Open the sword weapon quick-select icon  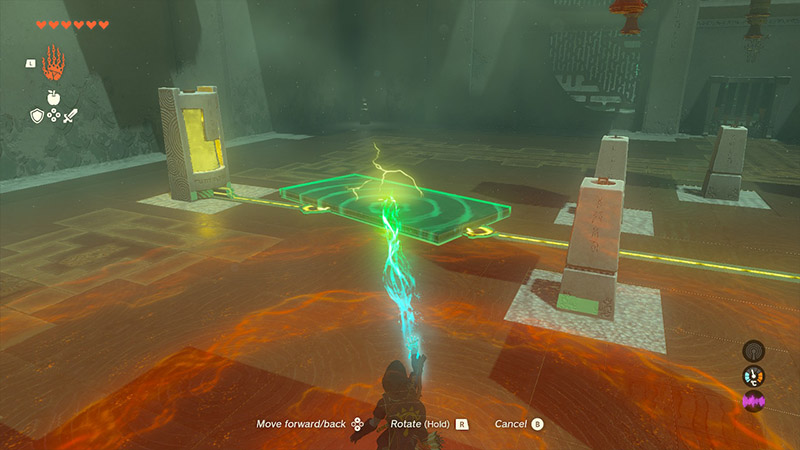(x=70, y=116)
